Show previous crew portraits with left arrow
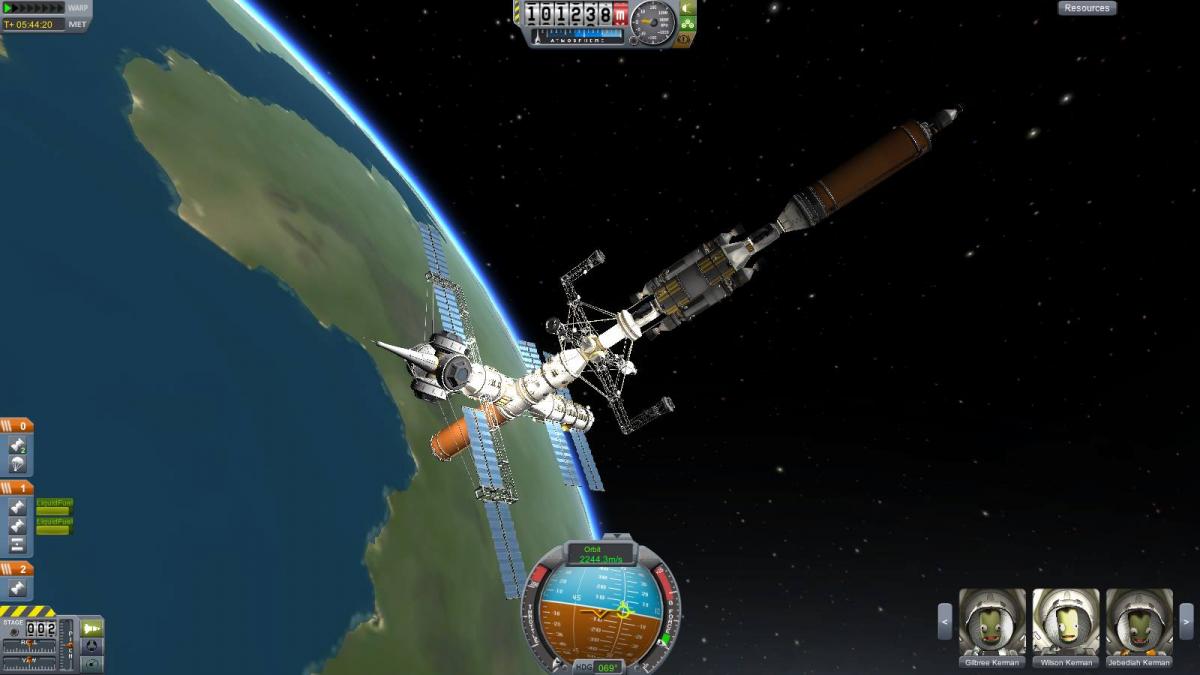1200x675 pixels. click(944, 621)
